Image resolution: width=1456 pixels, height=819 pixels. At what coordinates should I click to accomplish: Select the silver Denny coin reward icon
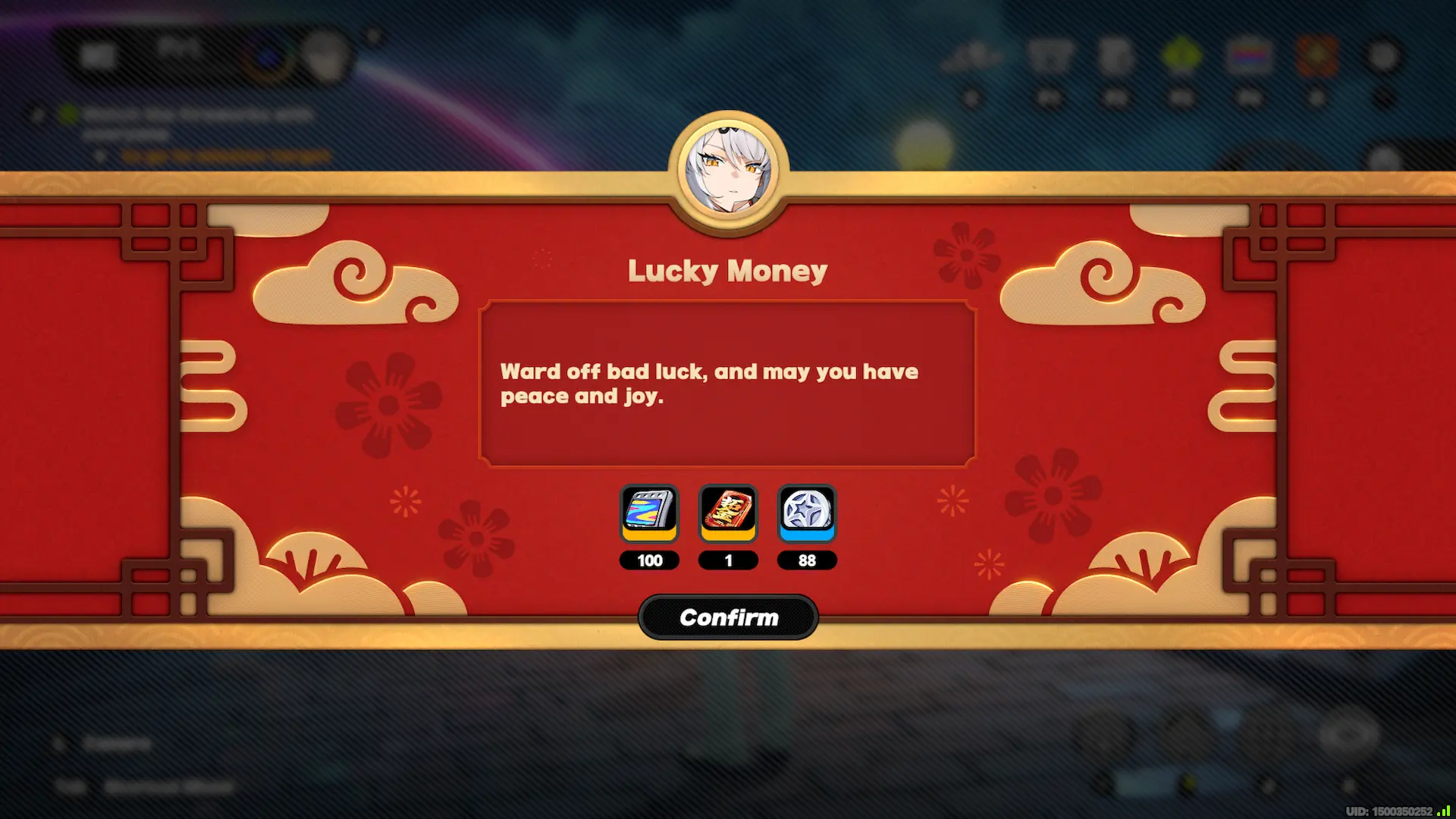(x=807, y=514)
